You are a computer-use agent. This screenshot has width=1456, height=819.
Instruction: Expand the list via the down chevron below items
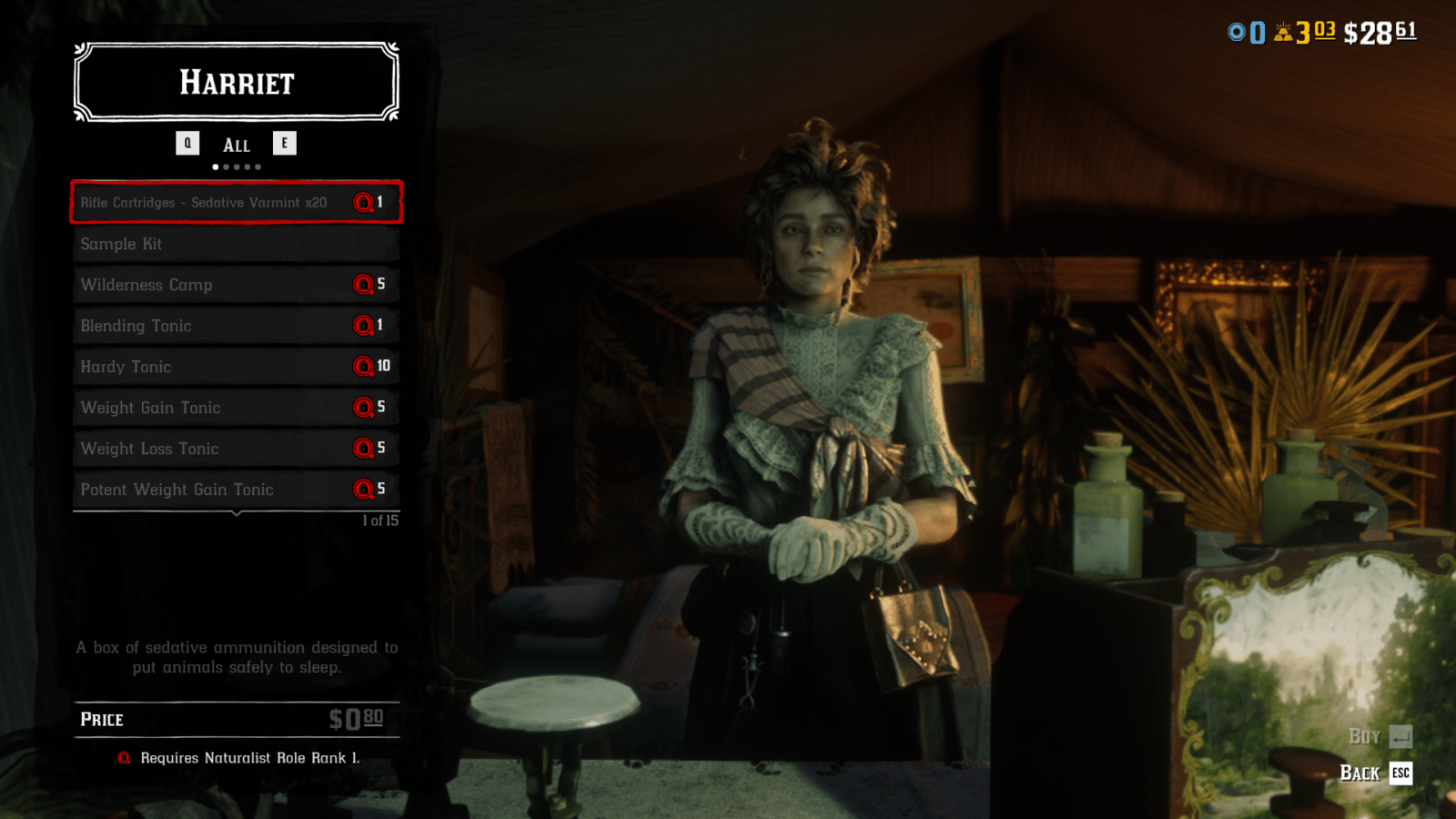(x=236, y=512)
